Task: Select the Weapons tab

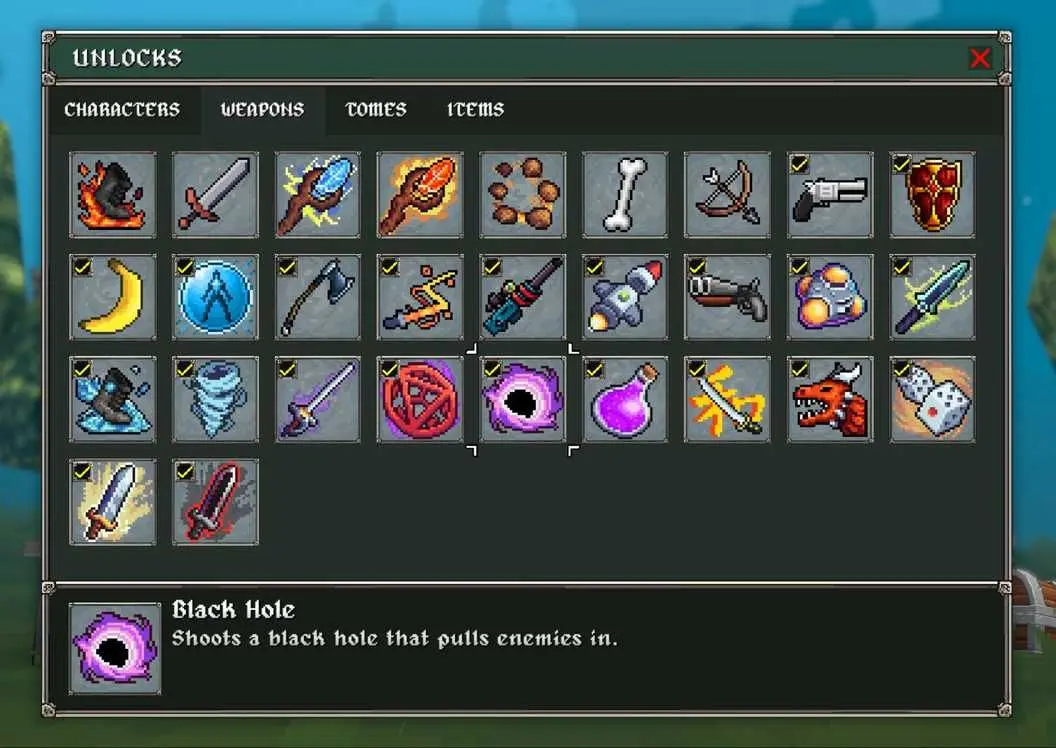Action: pos(262,110)
